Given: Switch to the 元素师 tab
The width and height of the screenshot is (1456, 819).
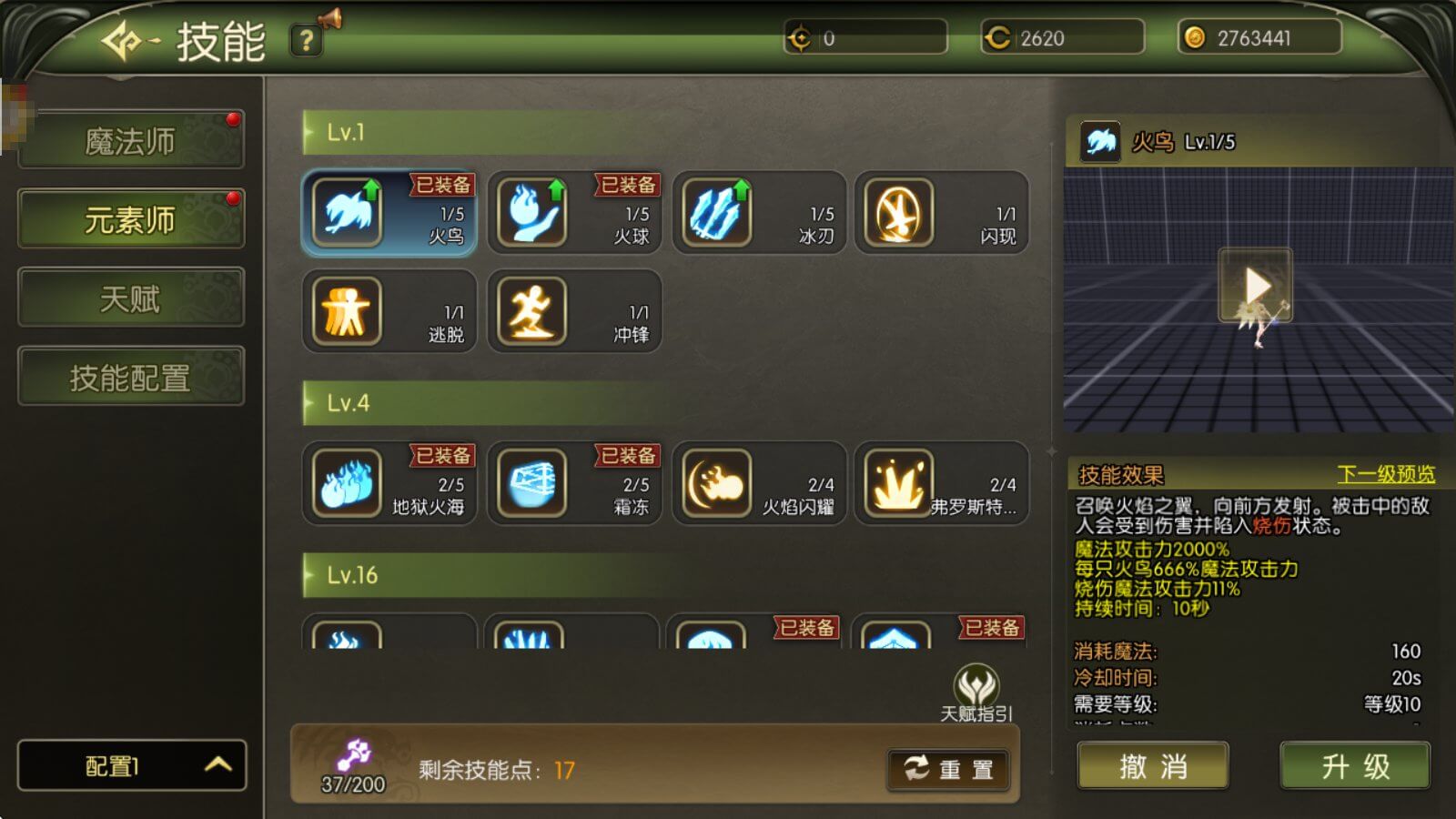Looking at the screenshot, I should click(x=130, y=218).
